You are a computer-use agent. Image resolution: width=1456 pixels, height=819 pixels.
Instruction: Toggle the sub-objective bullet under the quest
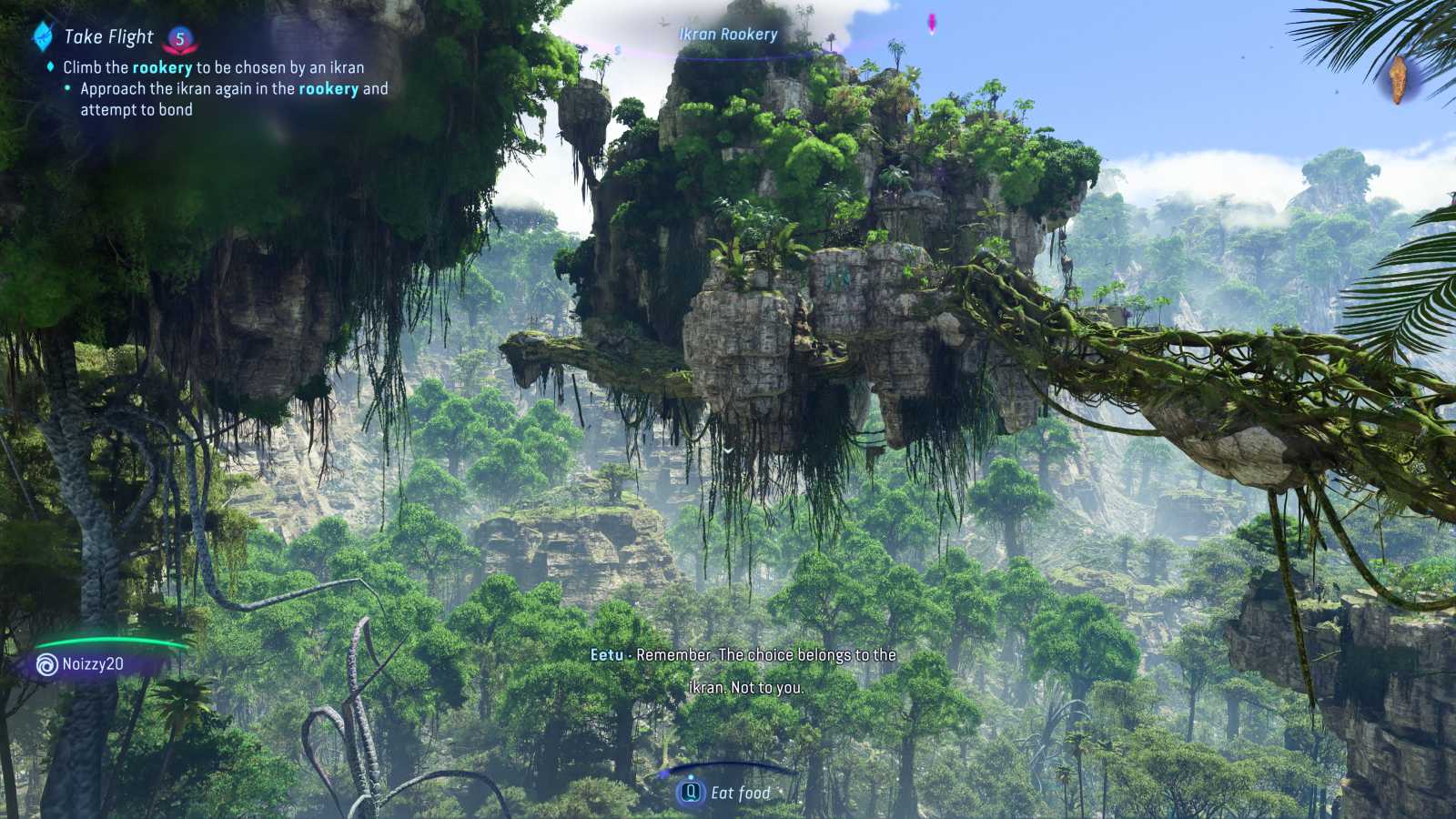[68, 88]
